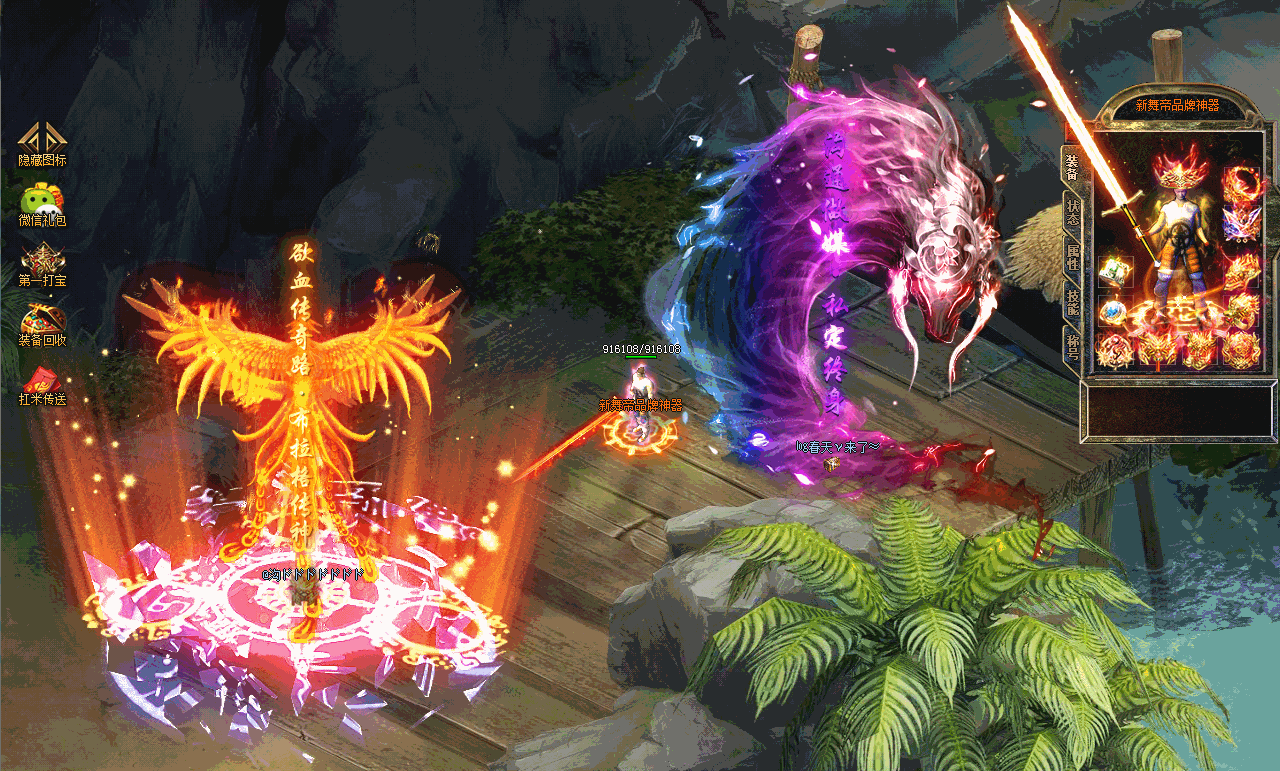Image resolution: width=1280 pixels, height=771 pixels.
Task: Show the 技能 skills tab
Action: [1072, 300]
